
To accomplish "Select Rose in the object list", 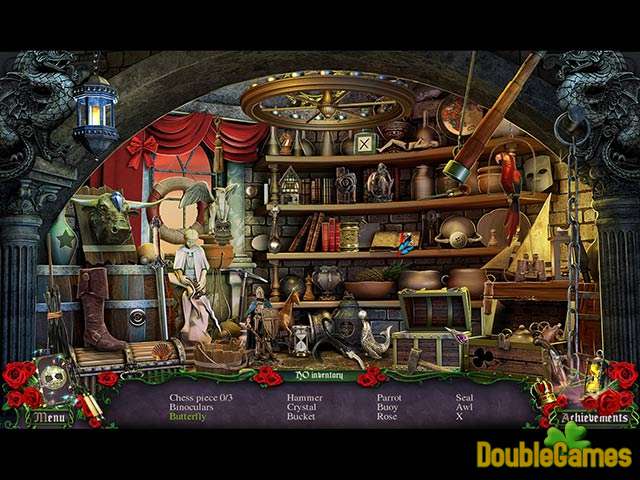I will pos(386,416).
